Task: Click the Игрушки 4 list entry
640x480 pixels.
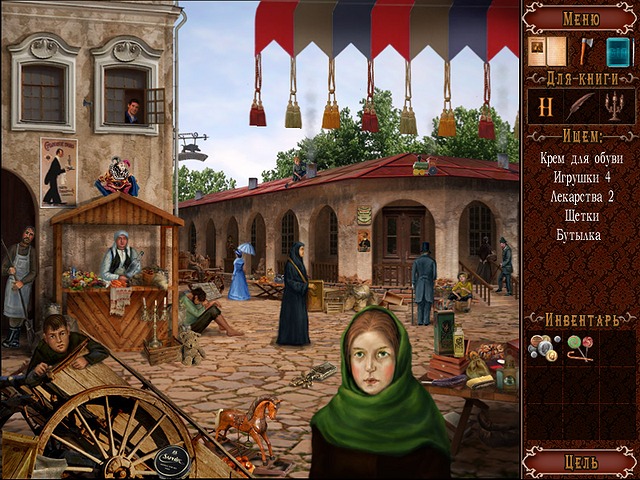Action: [x=581, y=177]
